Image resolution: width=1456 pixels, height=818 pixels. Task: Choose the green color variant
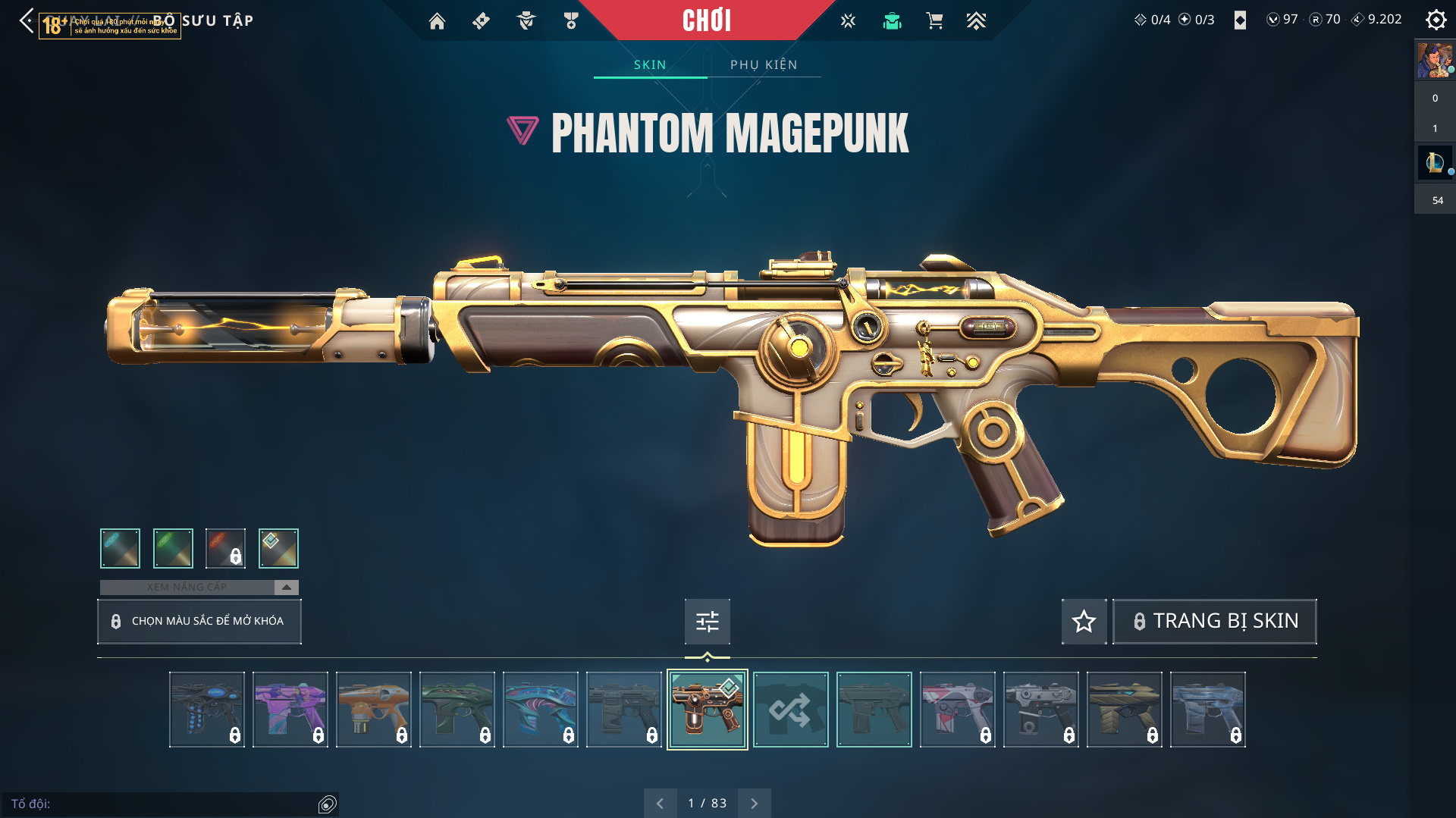(x=173, y=548)
